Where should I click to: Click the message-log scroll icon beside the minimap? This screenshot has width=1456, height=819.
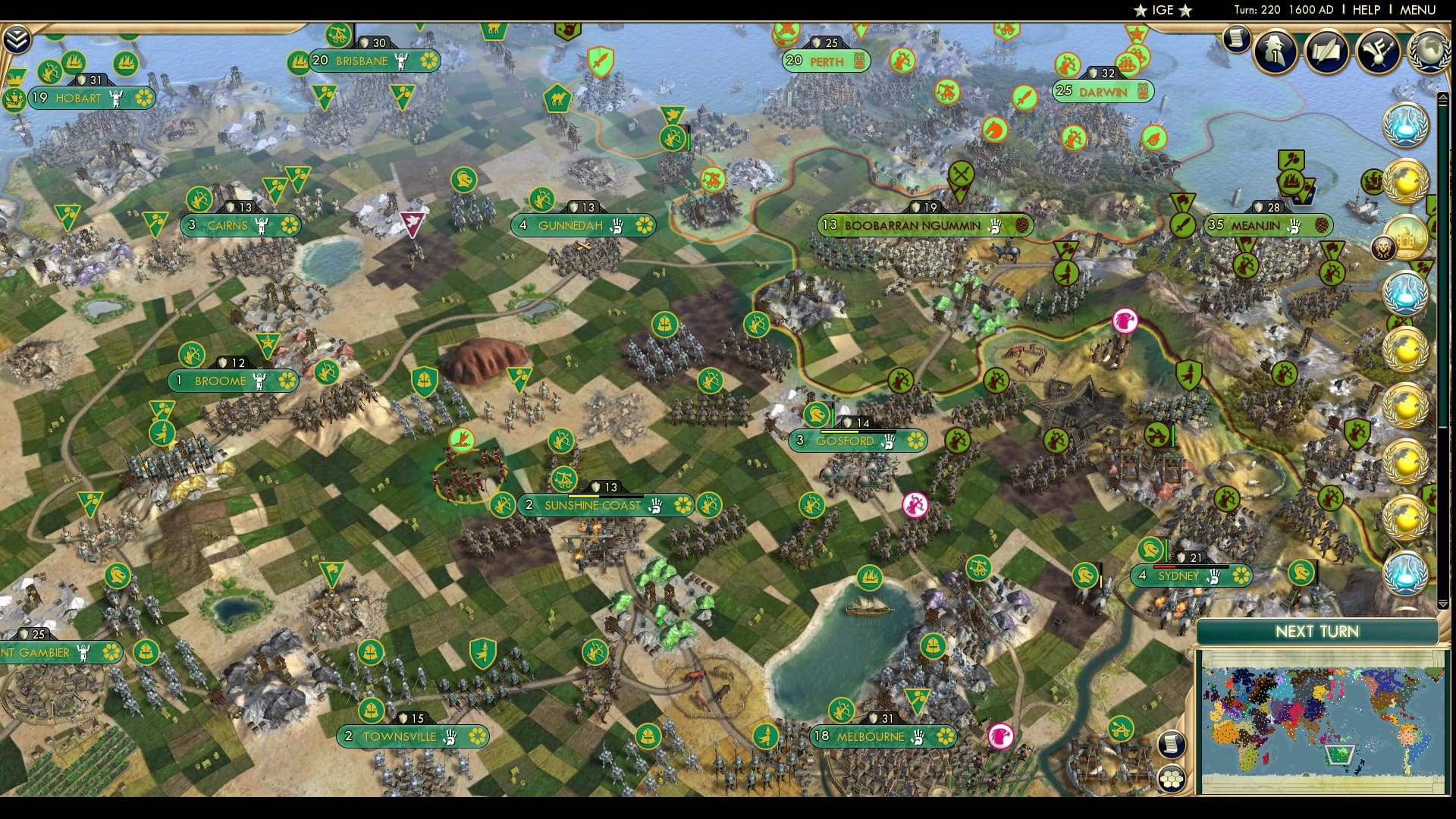click(x=1172, y=745)
